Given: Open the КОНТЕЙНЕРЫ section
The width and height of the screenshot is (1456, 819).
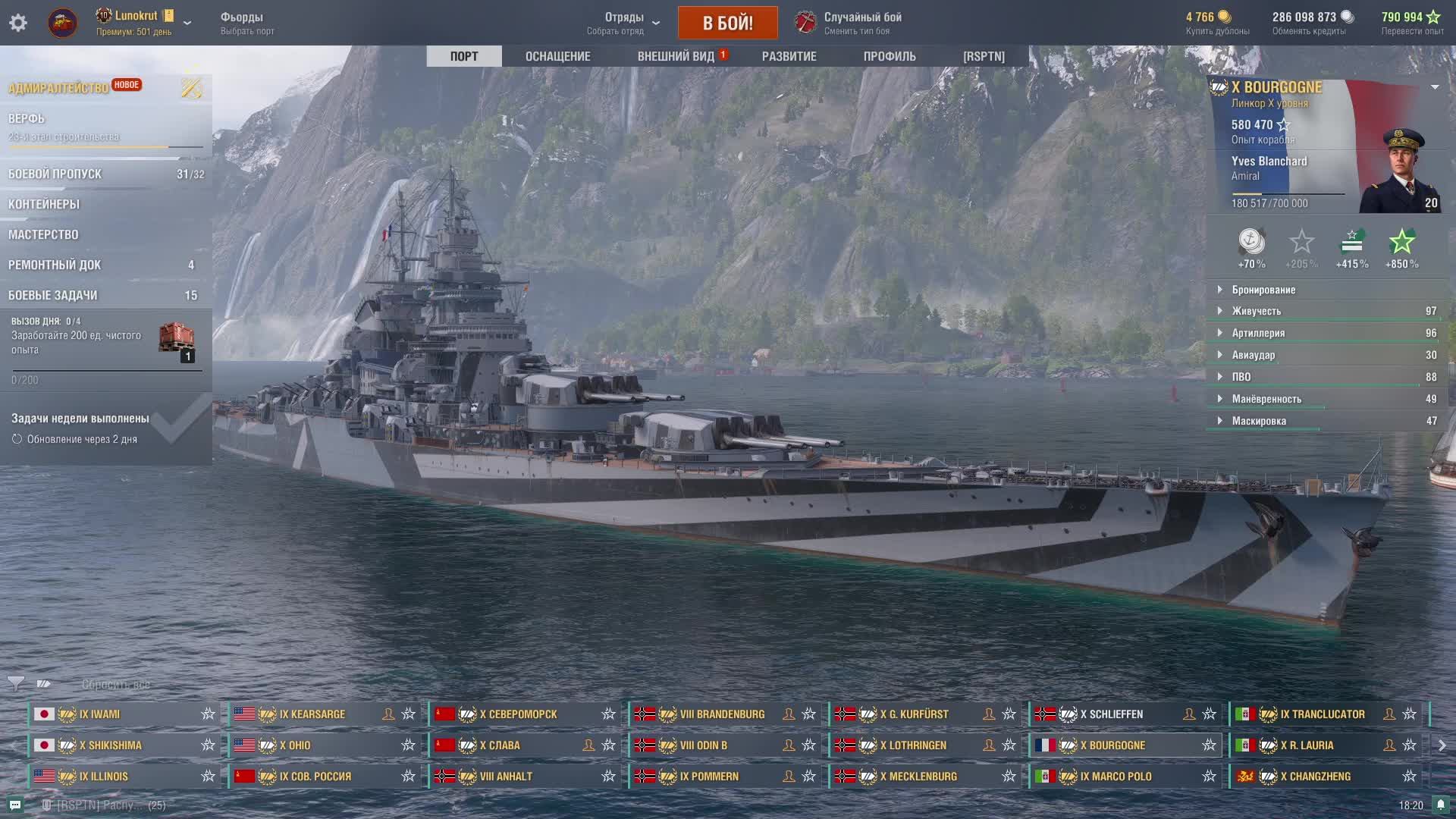Looking at the screenshot, I should 44,204.
